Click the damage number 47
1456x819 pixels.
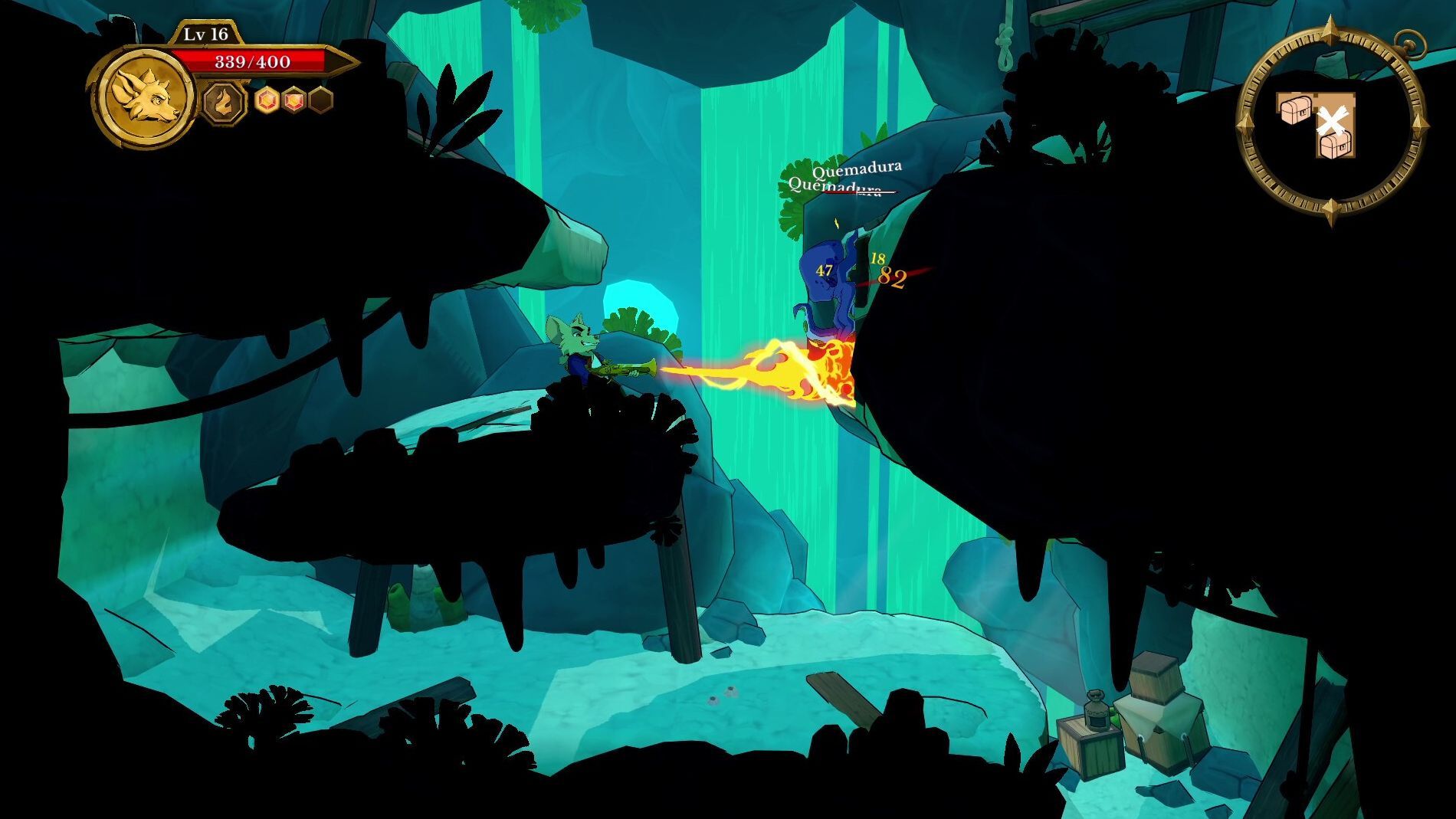click(x=823, y=270)
